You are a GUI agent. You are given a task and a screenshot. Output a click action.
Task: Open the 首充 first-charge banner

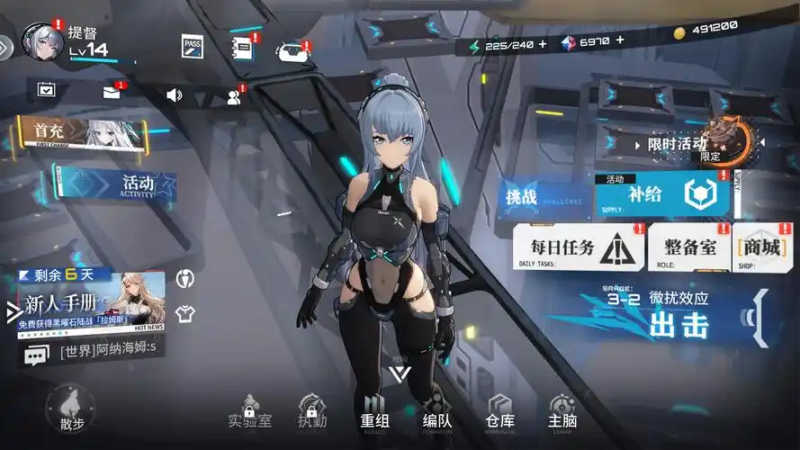point(82,132)
